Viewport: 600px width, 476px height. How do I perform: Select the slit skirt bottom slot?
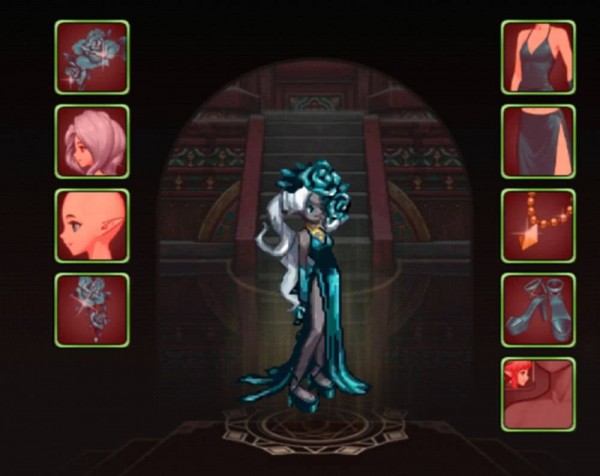[538, 142]
